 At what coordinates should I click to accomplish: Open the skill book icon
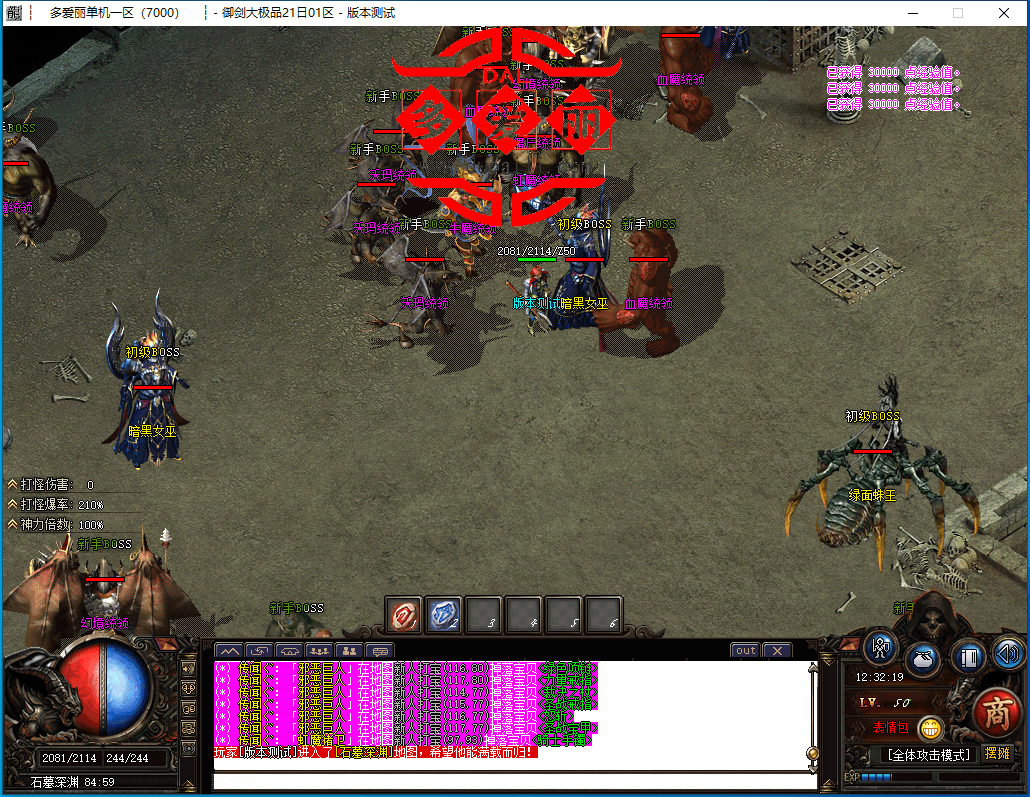[968, 657]
